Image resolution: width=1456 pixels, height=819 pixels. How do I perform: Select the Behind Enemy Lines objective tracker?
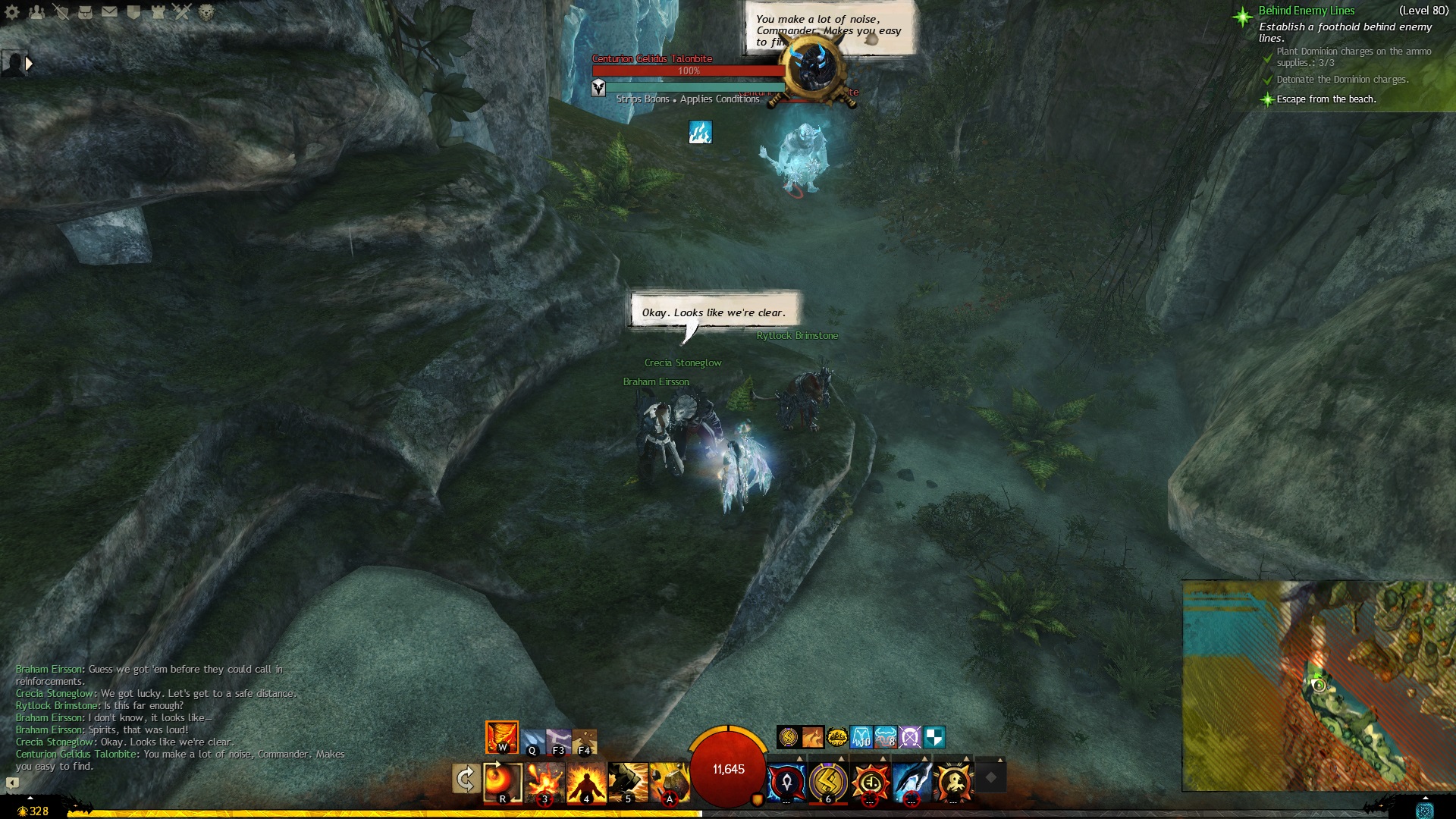pos(1306,11)
